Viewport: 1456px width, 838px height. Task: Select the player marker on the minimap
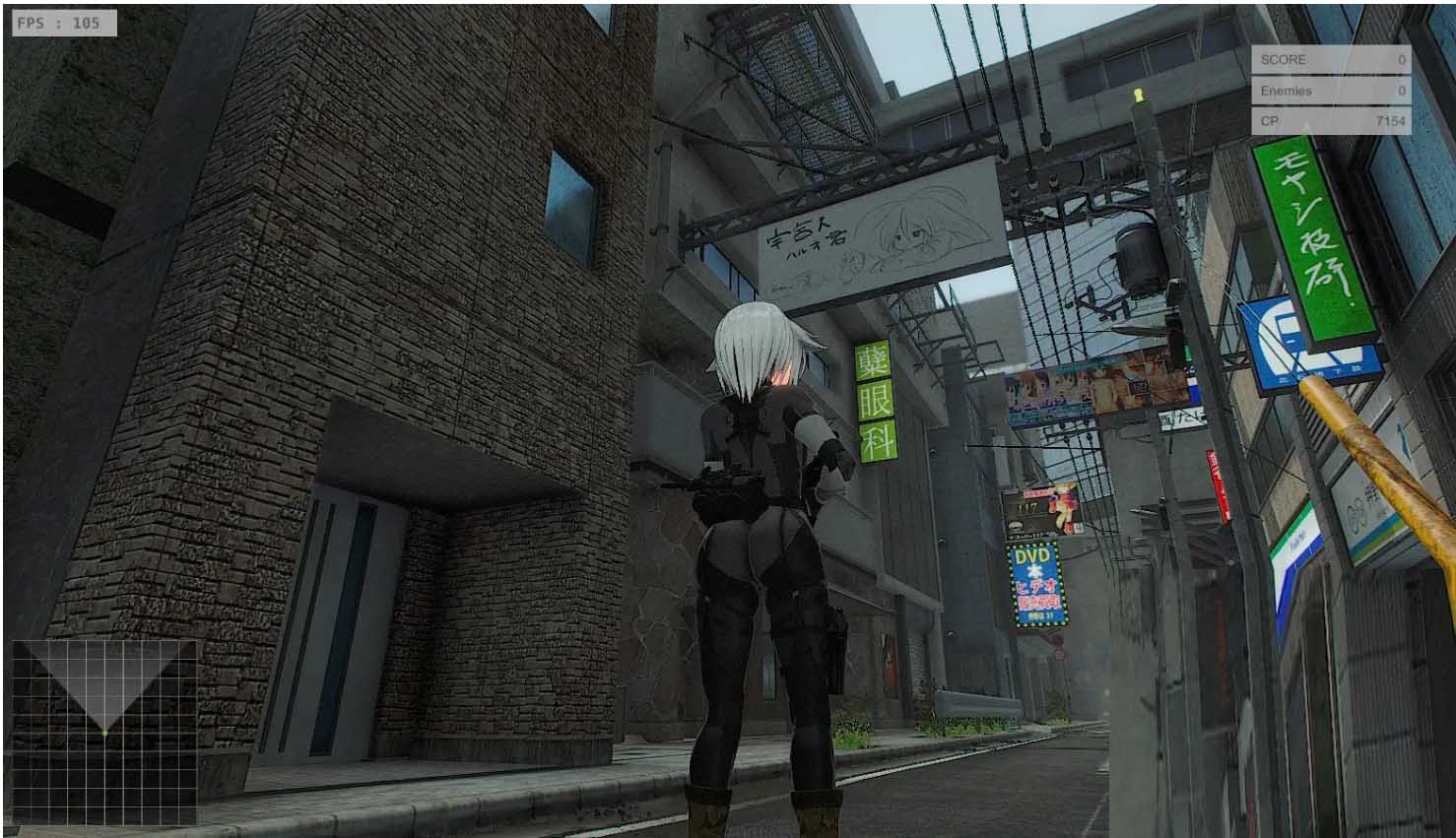point(103,734)
